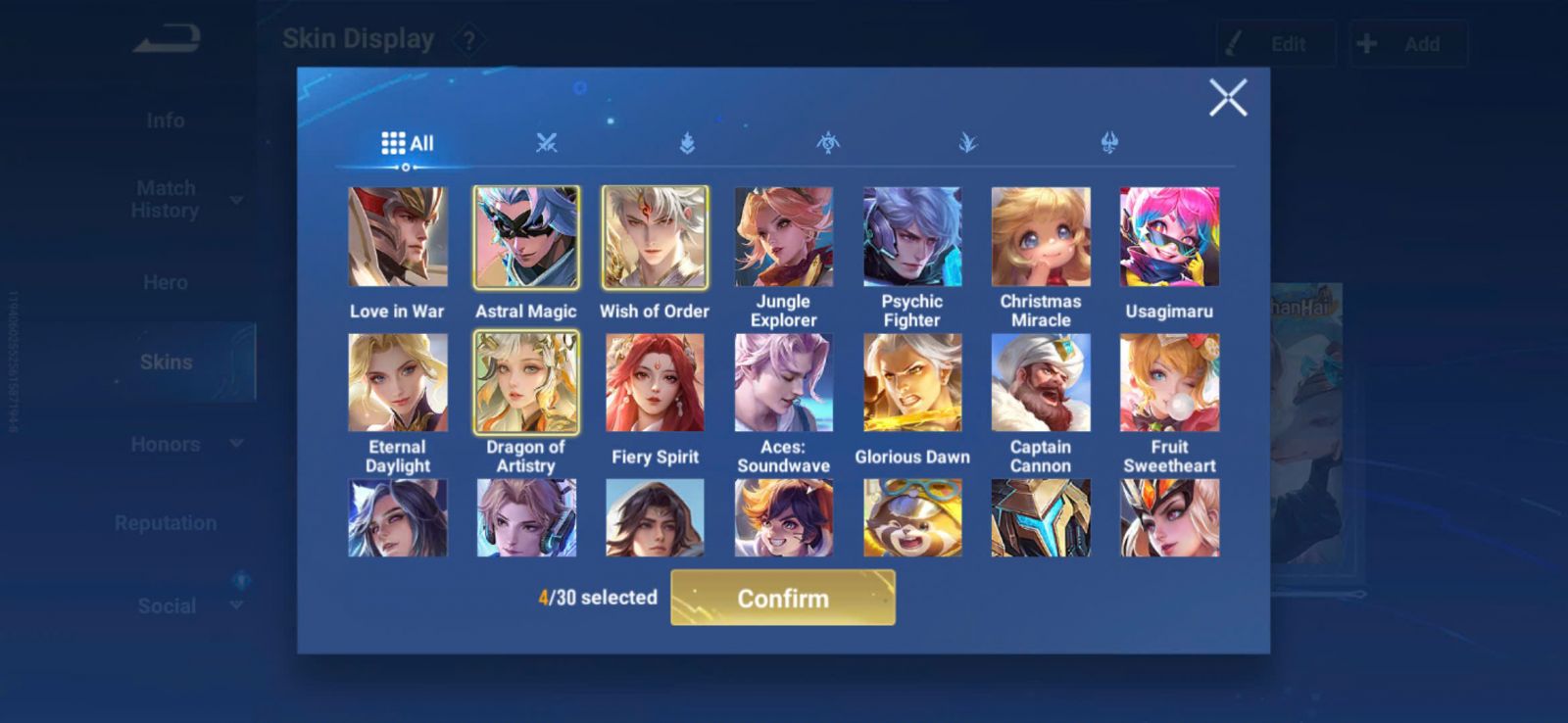Switch to the All skins tab
Screen dimensions: 1568x723
coord(407,143)
